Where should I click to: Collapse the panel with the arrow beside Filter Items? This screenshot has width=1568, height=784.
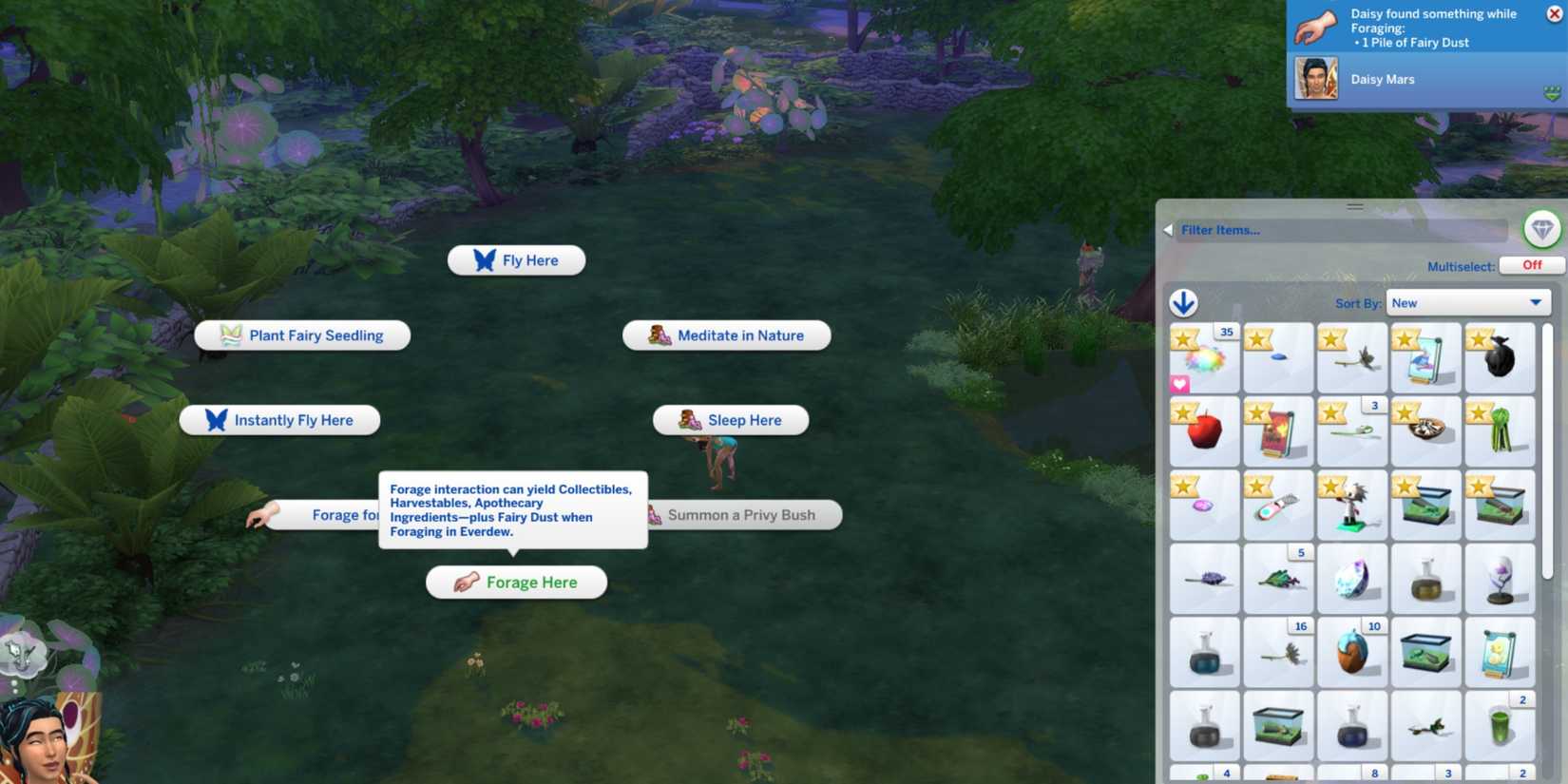[x=1168, y=229]
